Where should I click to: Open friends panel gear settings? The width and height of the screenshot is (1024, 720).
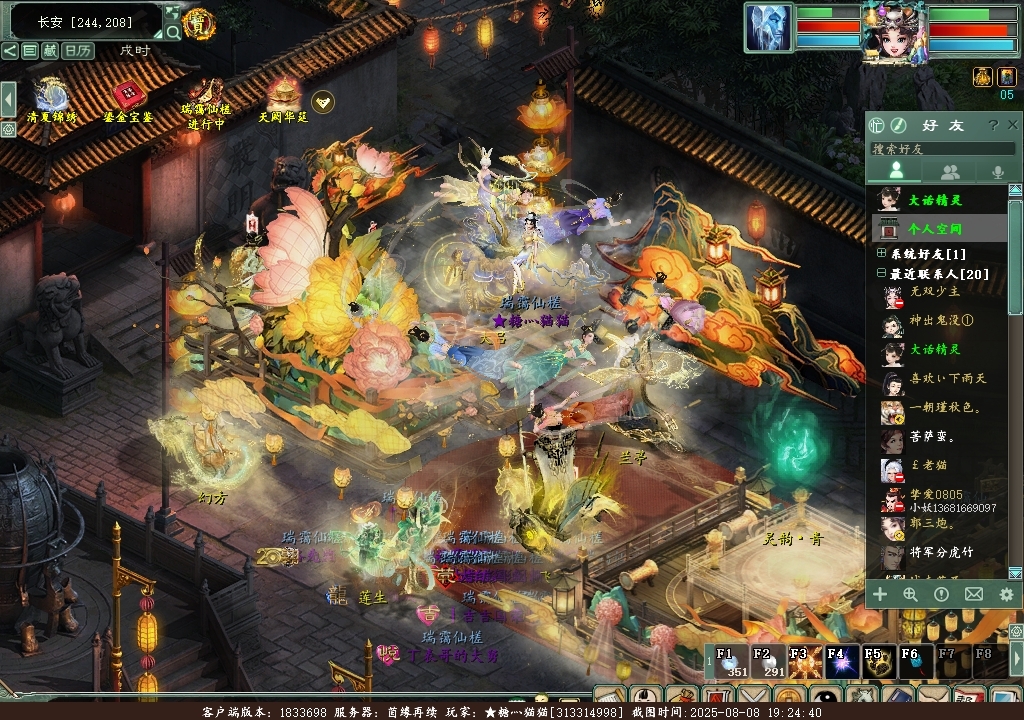tap(1005, 594)
